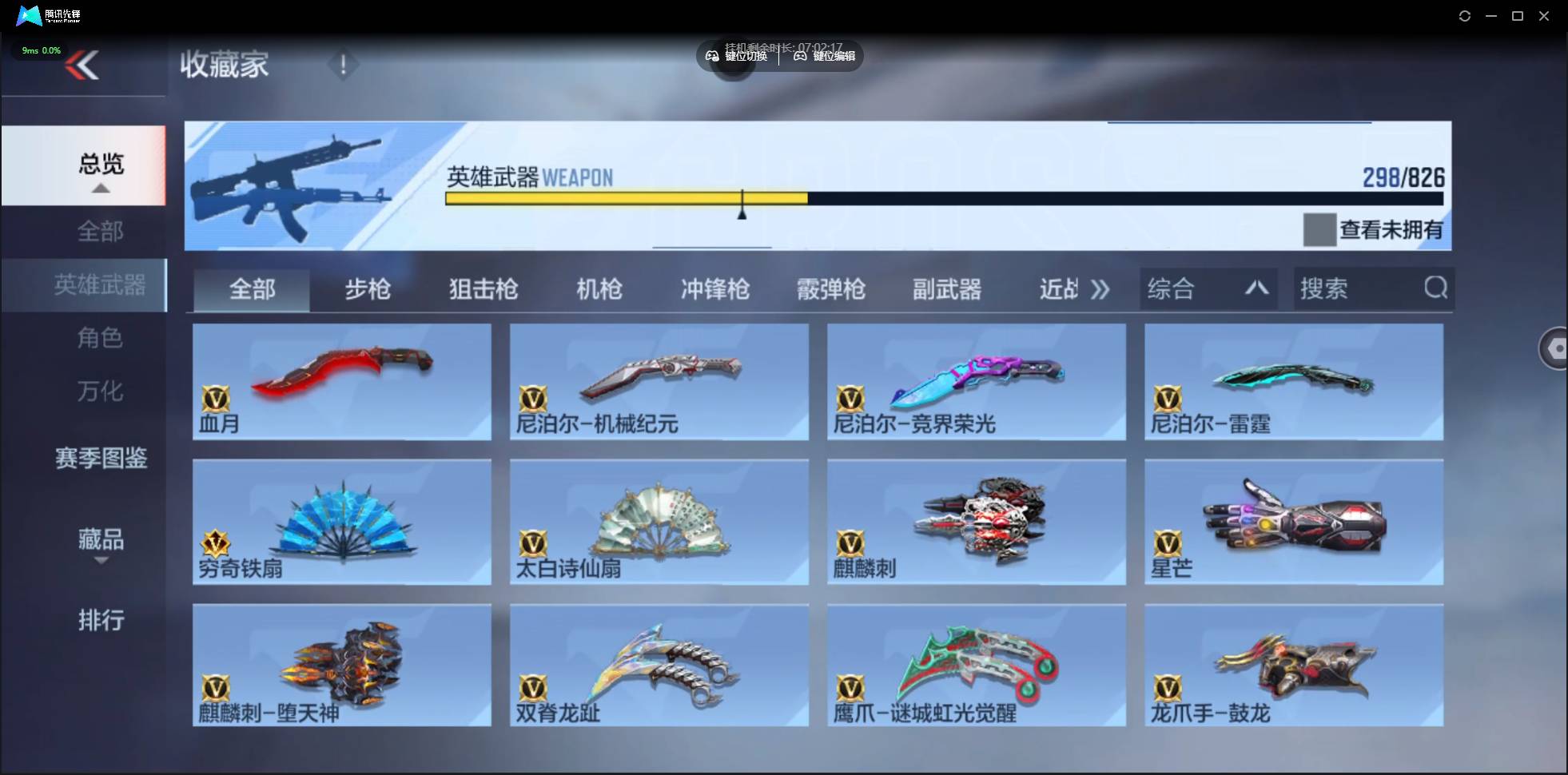This screenshot has width=1568, height=775.
Task: Enable the 查看未拥有 checkbox
Action: pos(1319,229)
